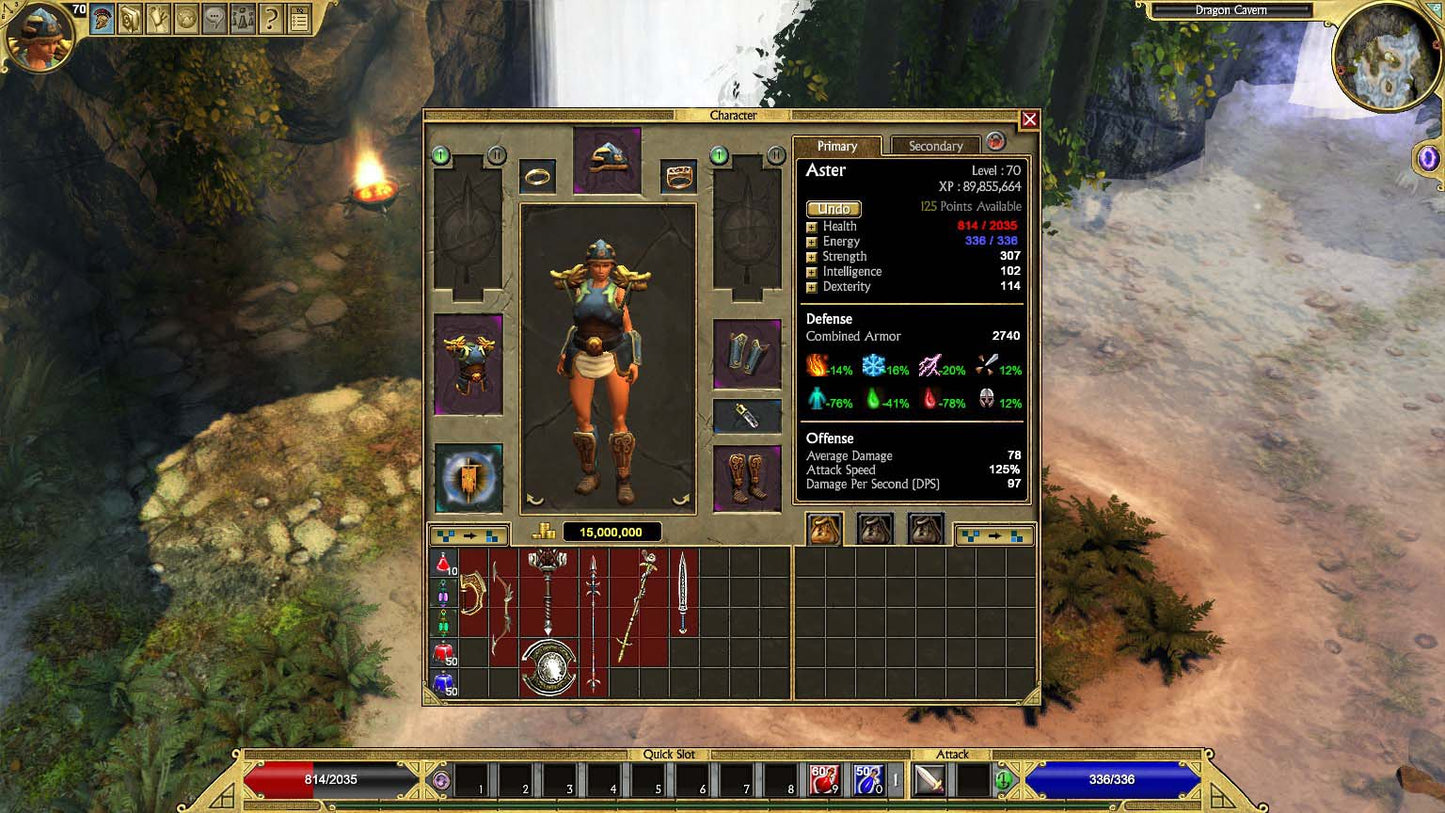Increase Dexterity using its plus button
Image resolution: width=1445 pixels, height=813 pixels.
click(811, 287)
